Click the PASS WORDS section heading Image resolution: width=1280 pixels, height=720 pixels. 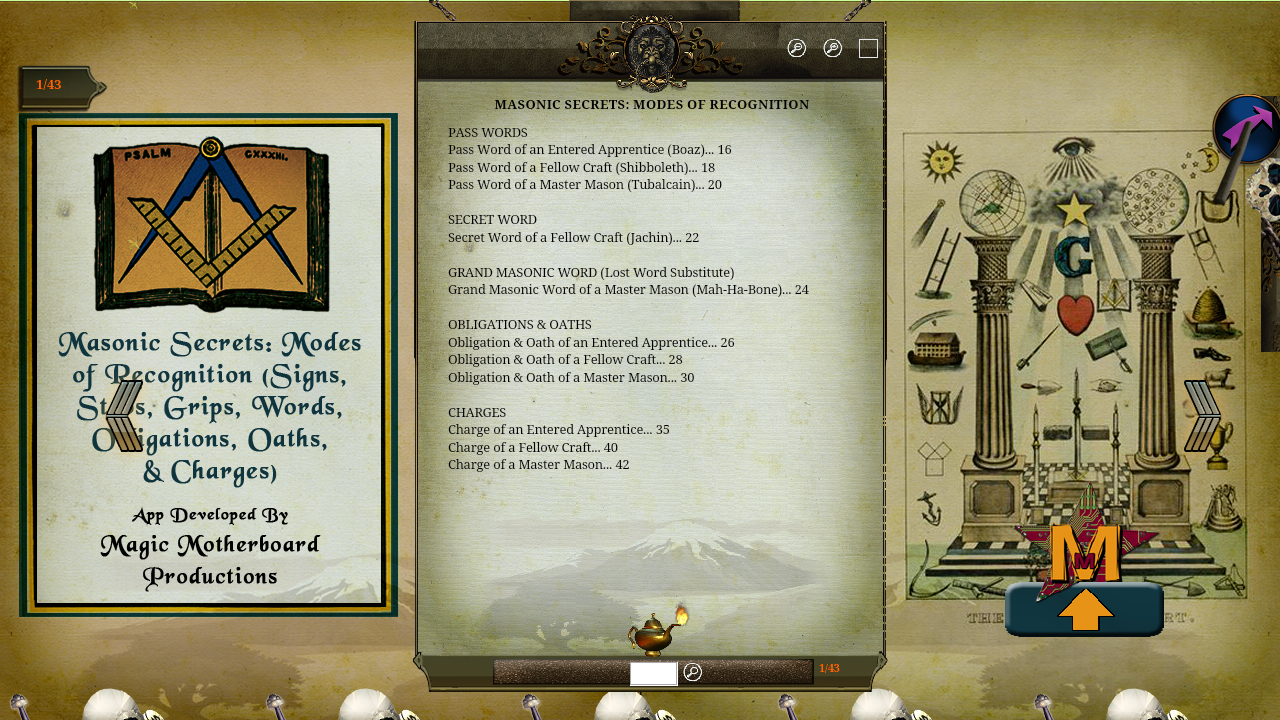point(486,132)
